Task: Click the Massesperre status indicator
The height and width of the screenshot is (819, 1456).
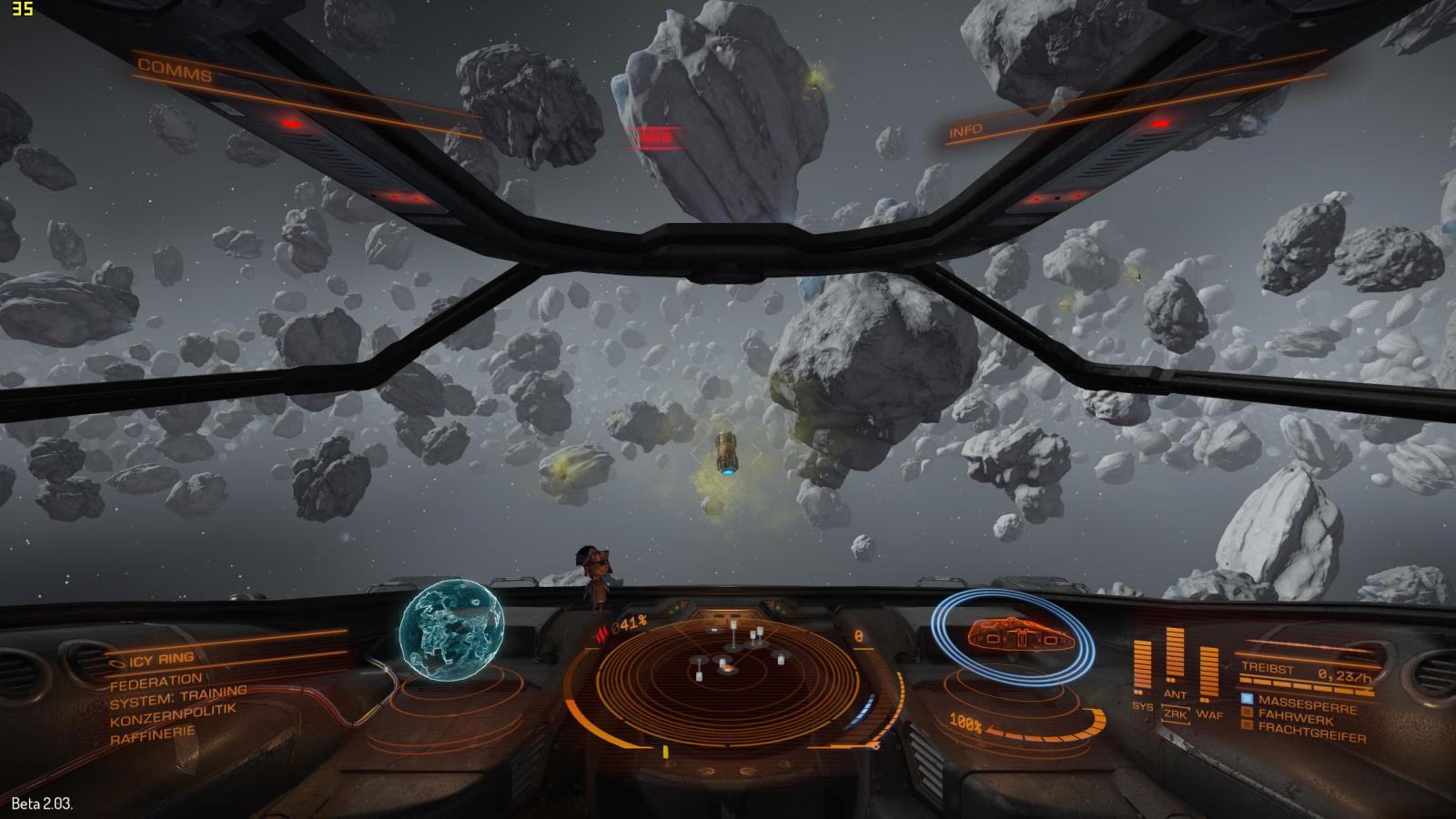Action: pyautogui.click(x=1248, y=700)
